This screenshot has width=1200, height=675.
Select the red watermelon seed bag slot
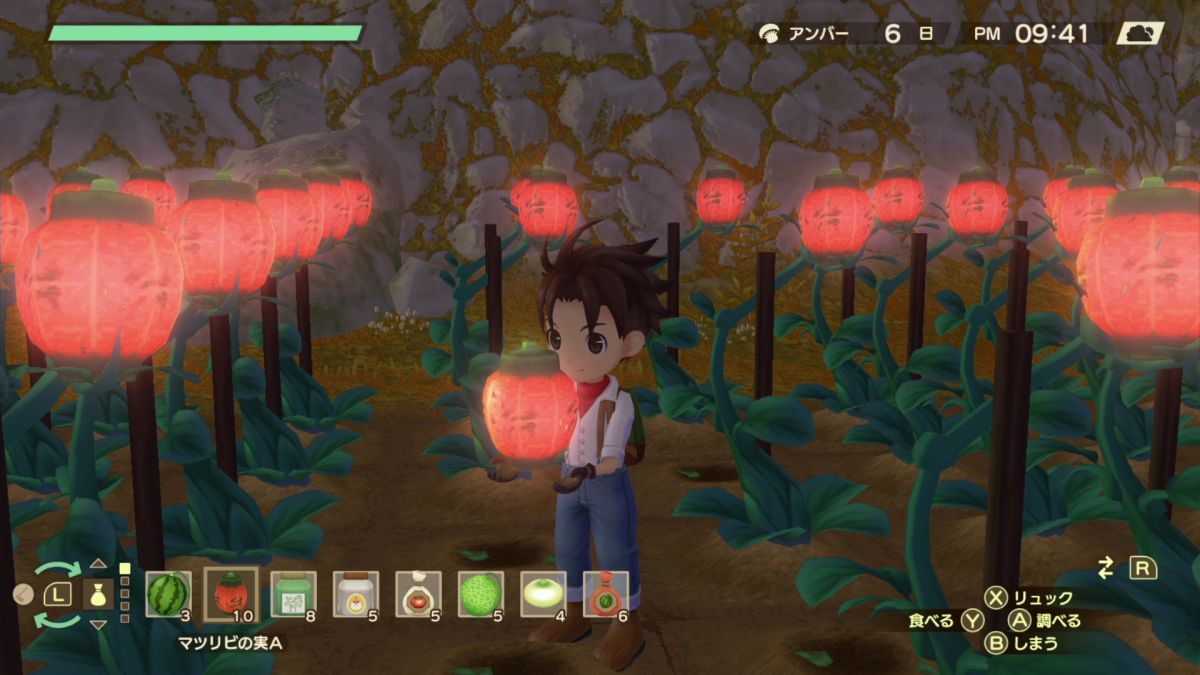tap(606, 594)
